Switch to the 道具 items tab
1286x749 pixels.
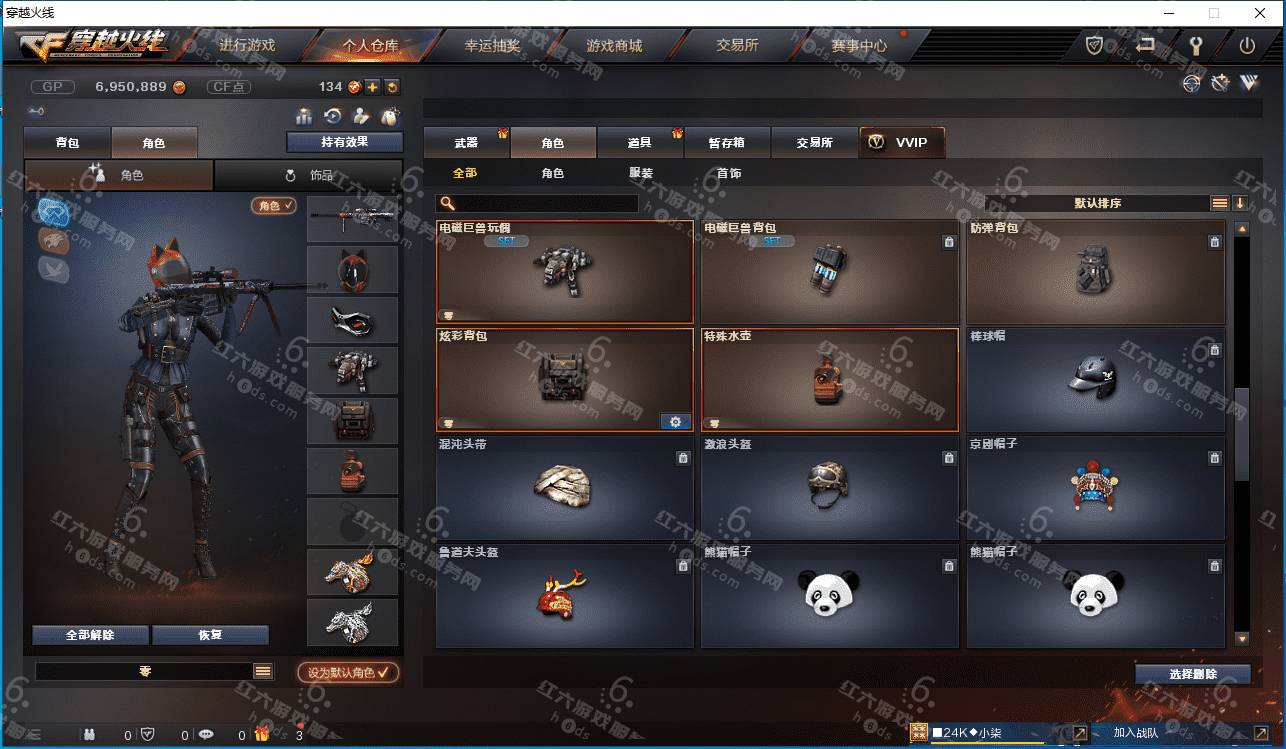tap(640, 143)
